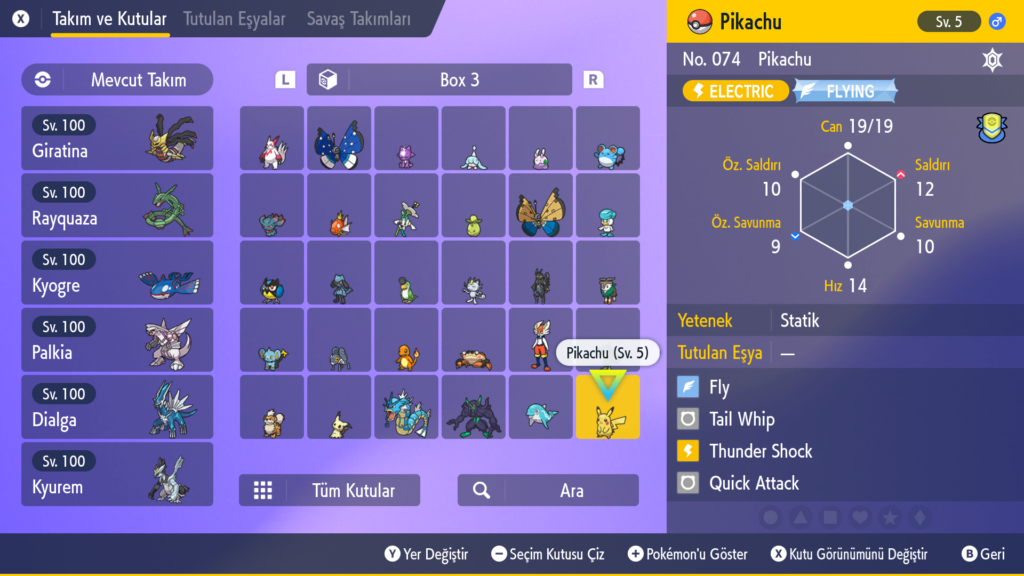Choose Kyurem from the current team

[117, 474]
